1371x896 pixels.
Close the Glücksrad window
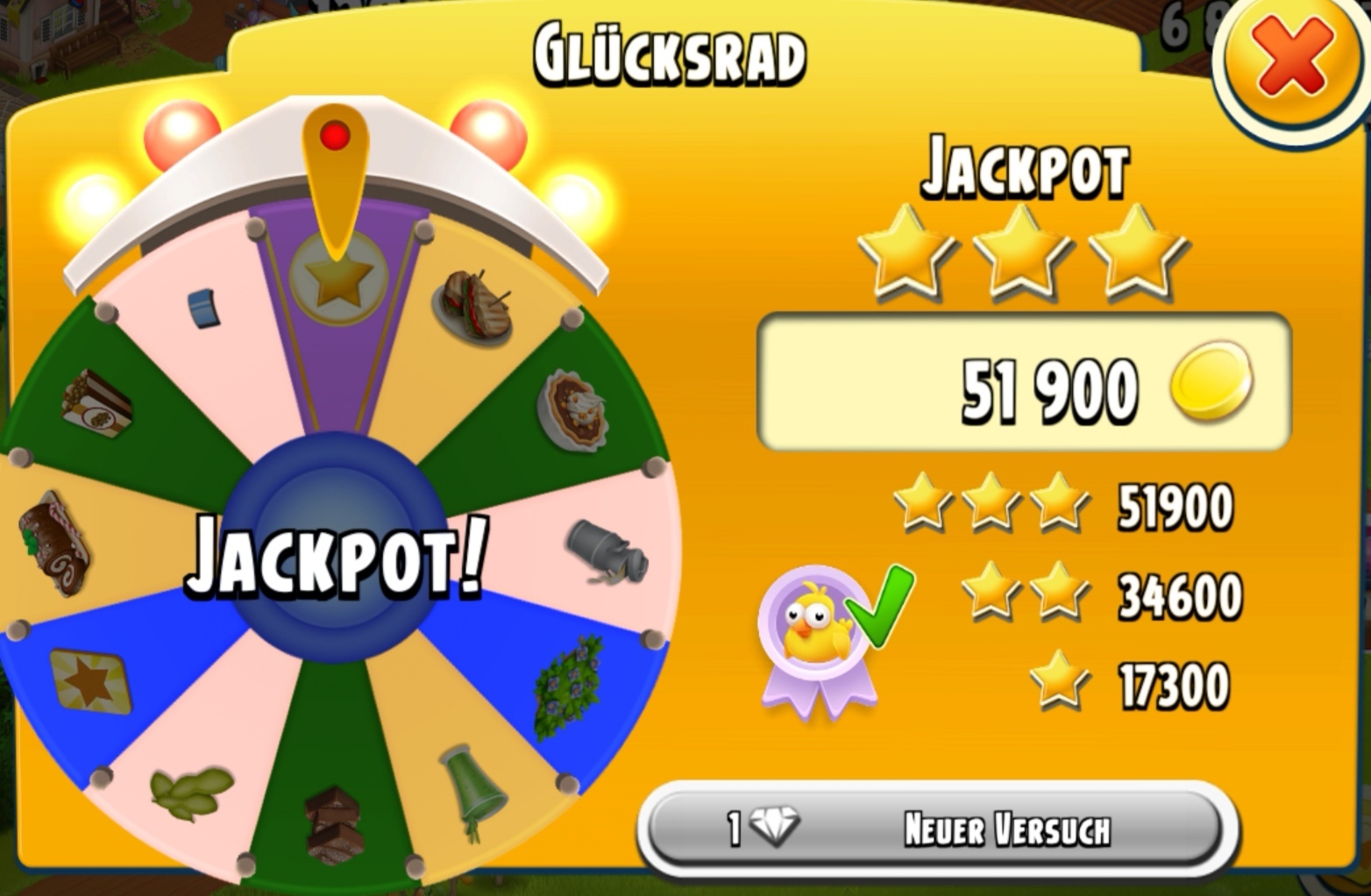tap(1292, 61)
